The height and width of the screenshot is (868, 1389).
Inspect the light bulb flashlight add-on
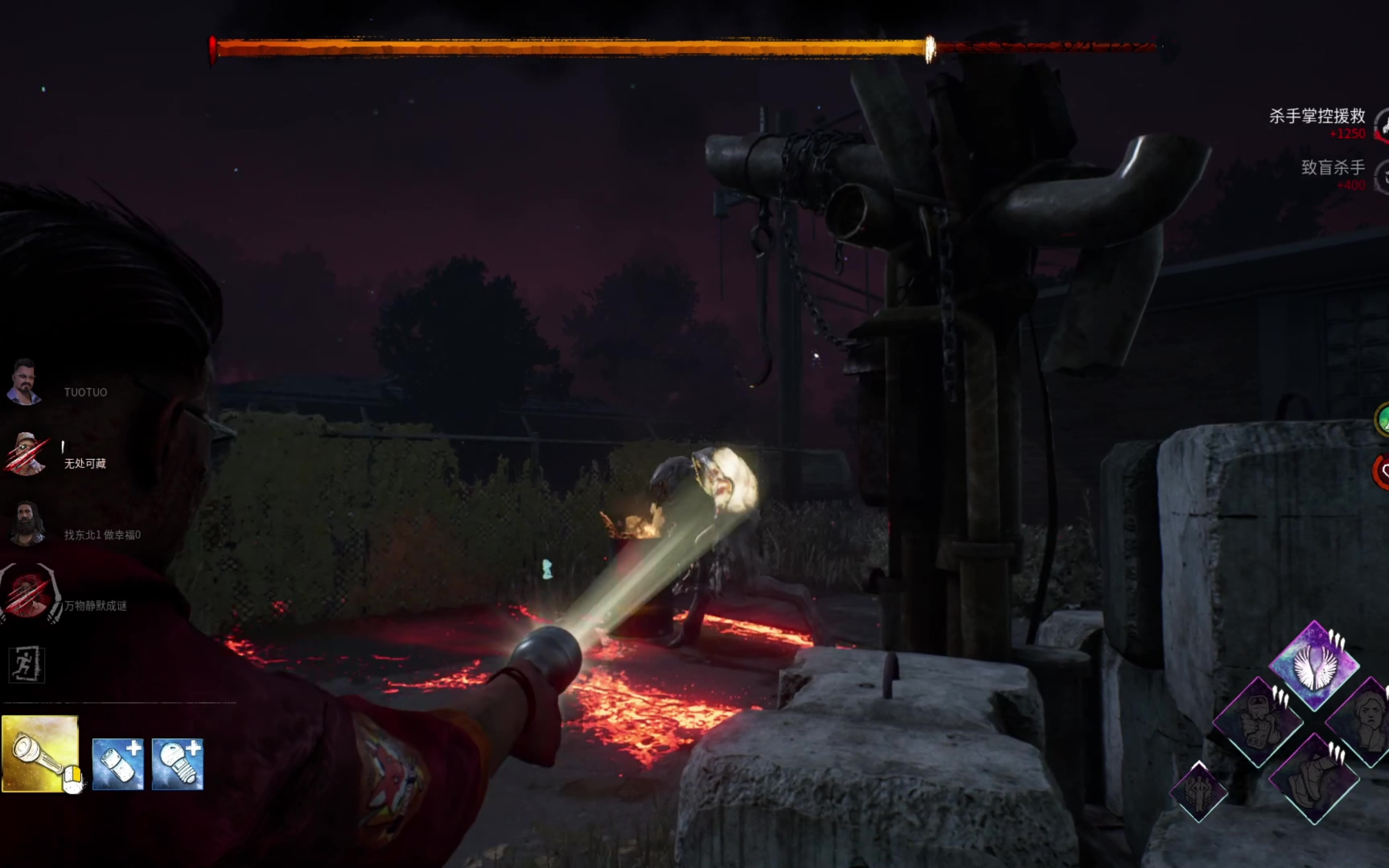coord(177,764)
